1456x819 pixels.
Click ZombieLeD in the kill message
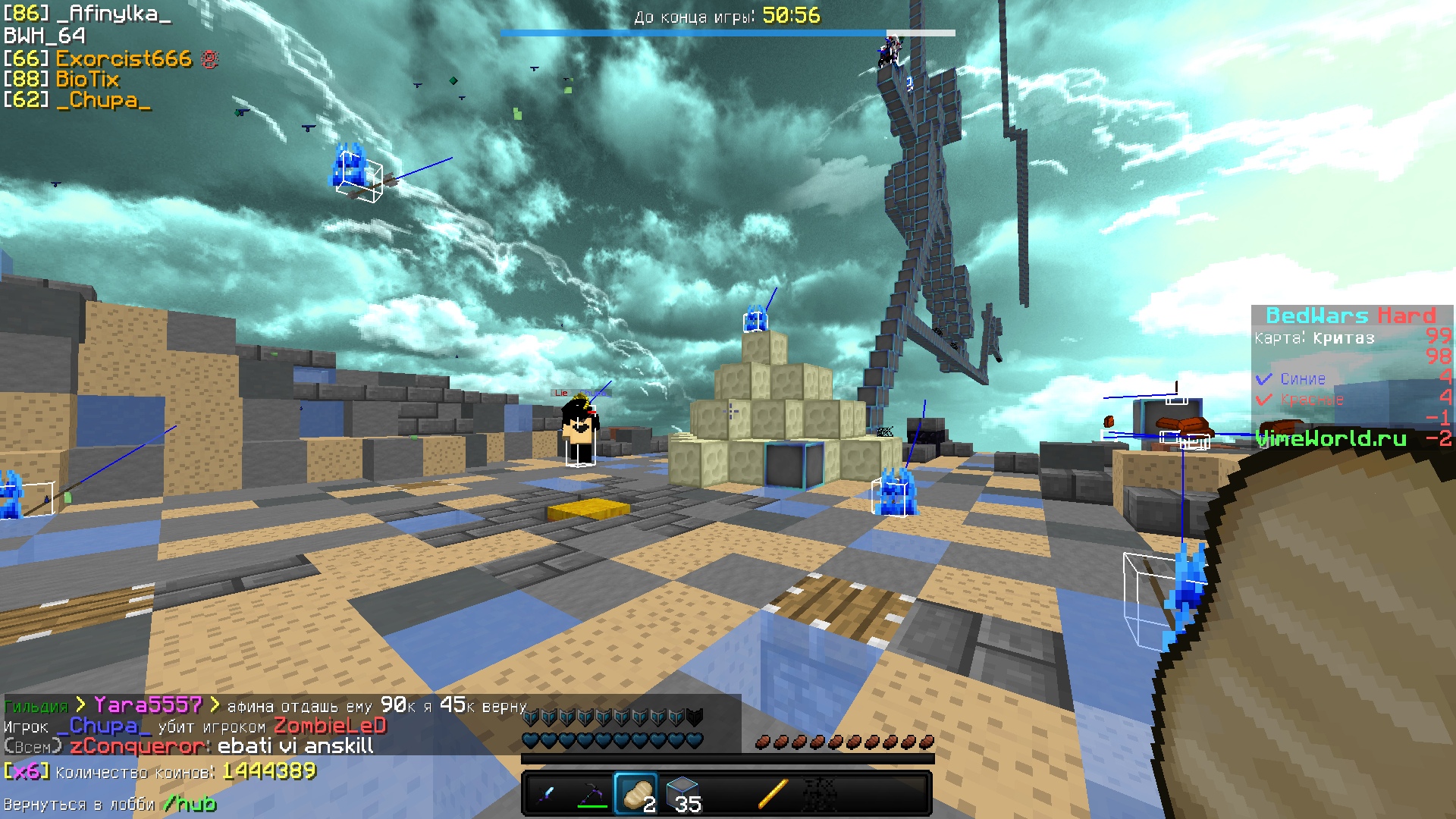pos(330,726)
